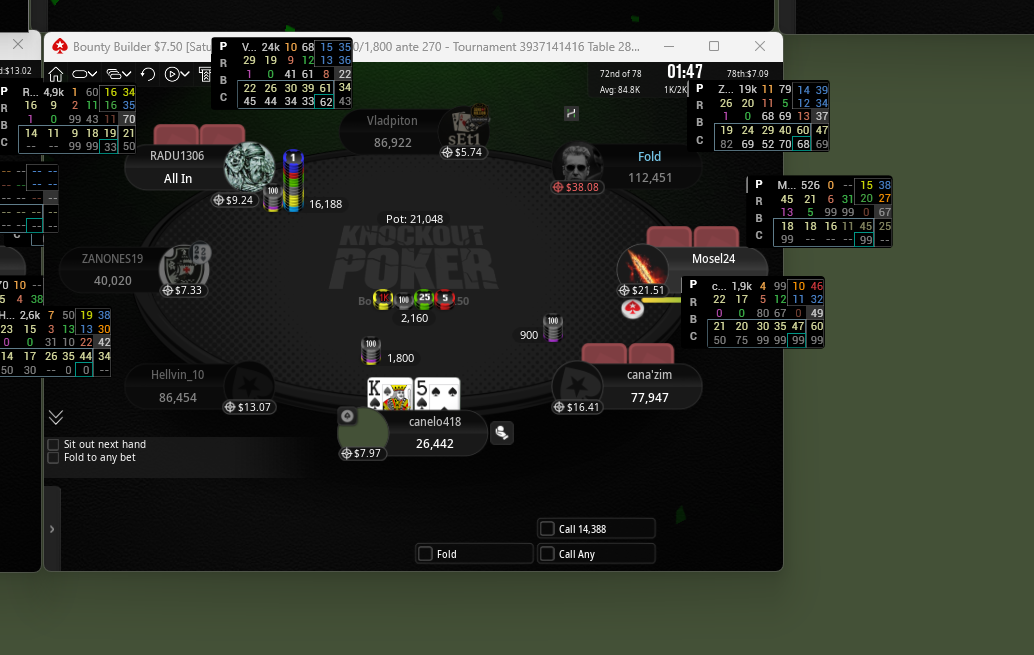
Task: Collapse the double-chevron options panel
Action: [x=56, y=417]
